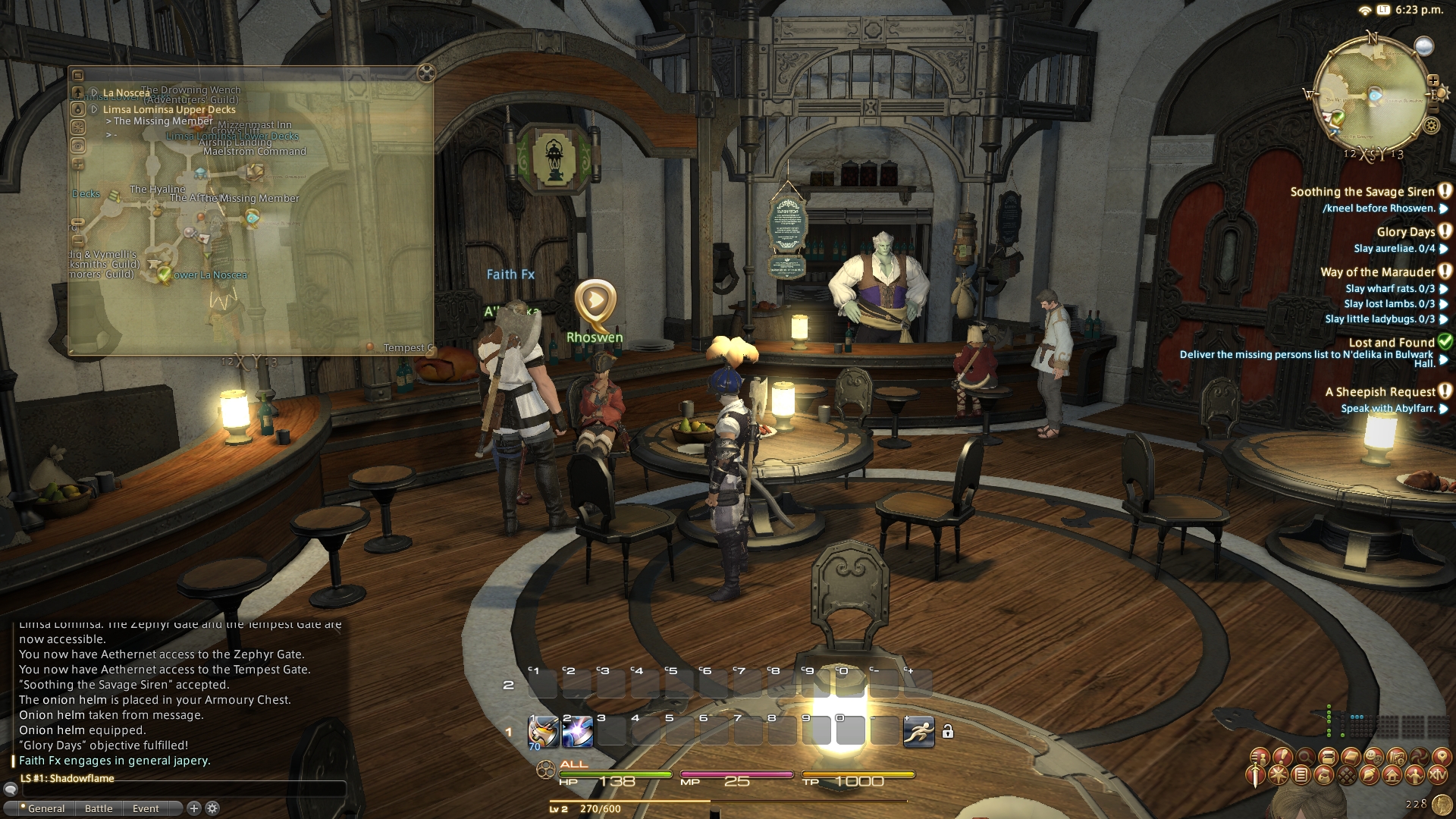Image resolution: width=1456 pixels, height=819 pixels.
Task: Open the Lost and Found quest entry
Action: [x=1391, y=343]
